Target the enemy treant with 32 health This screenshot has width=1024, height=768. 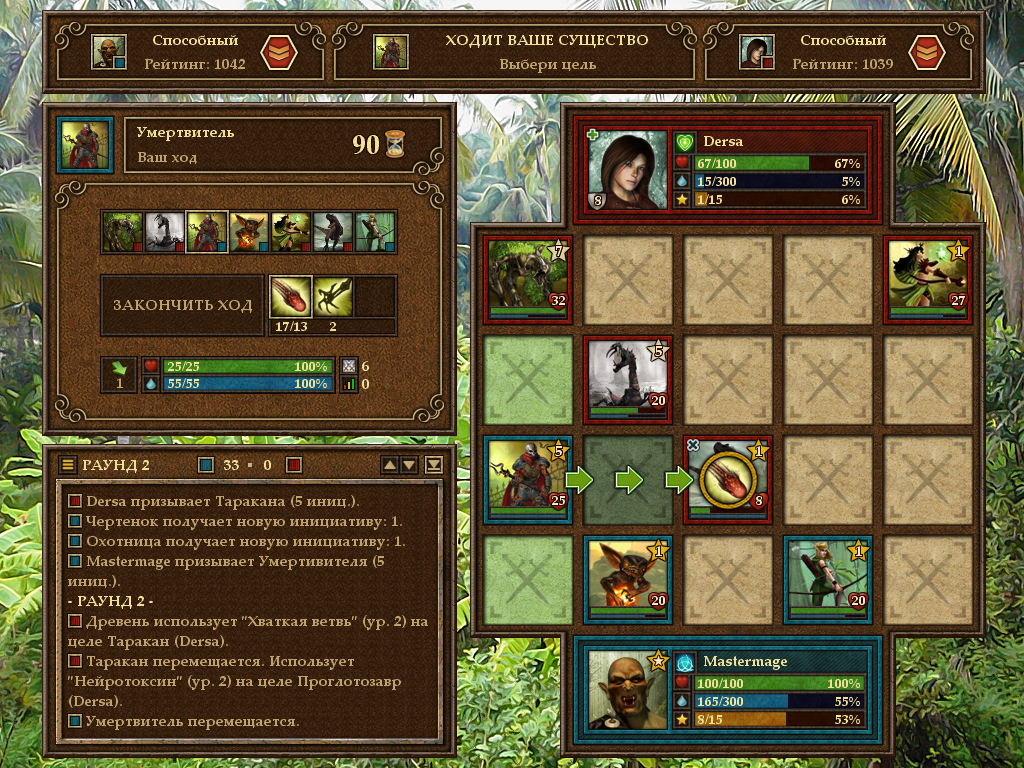(x=528, y=279)
